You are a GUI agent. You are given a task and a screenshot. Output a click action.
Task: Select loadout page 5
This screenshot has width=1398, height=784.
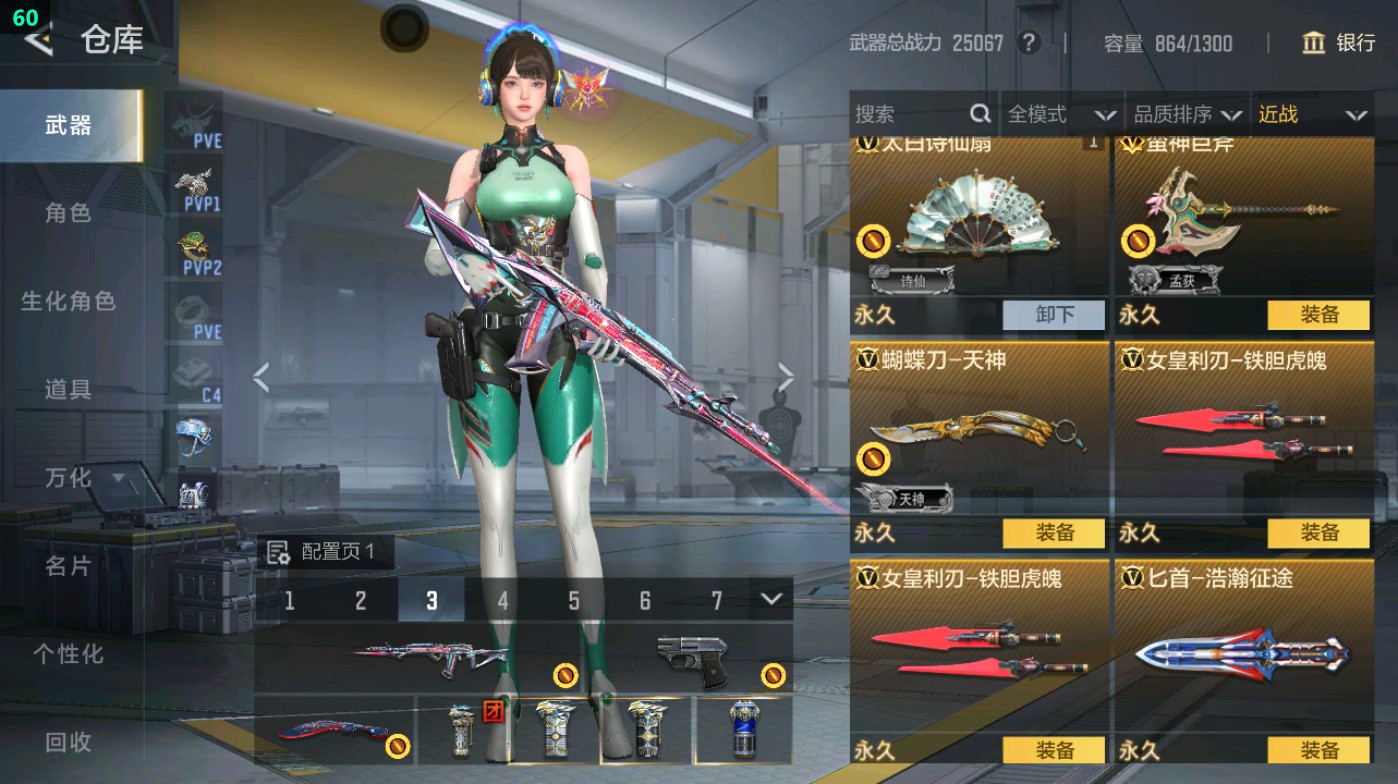[x=575, y=601]
